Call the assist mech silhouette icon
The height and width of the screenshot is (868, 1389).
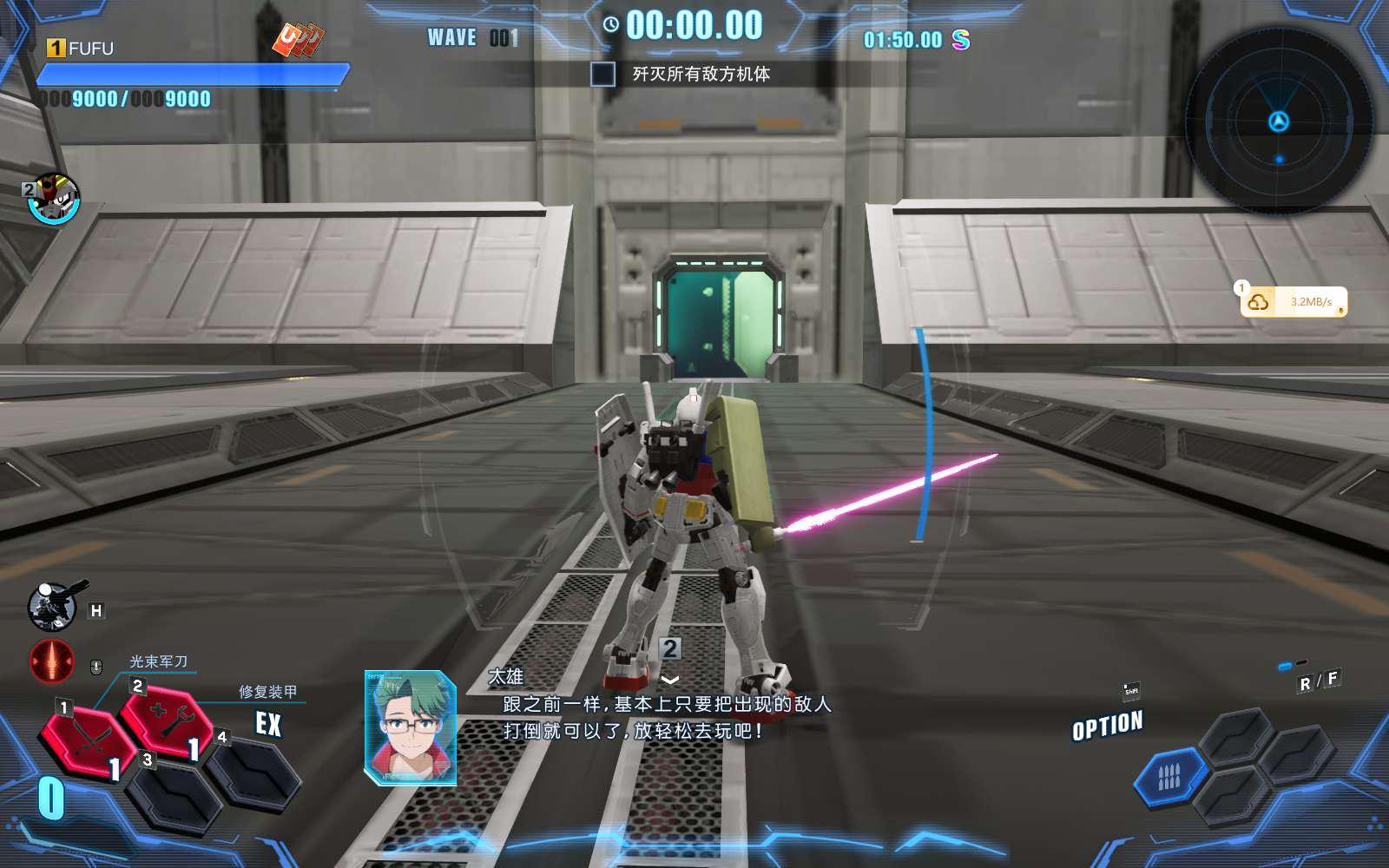pos(54,605)
